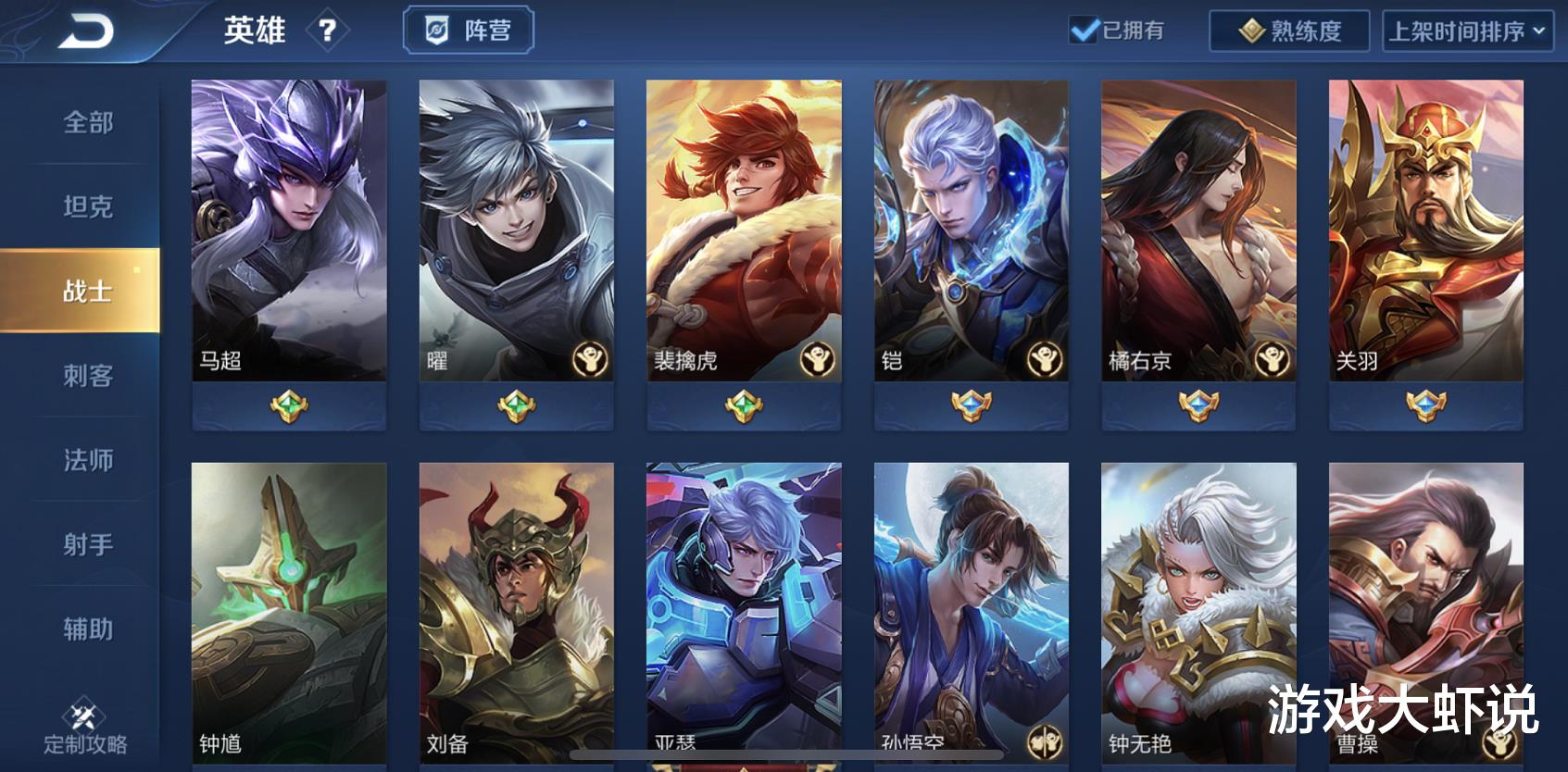Click the proficiency medal under 橘右京

(1199, 405)
